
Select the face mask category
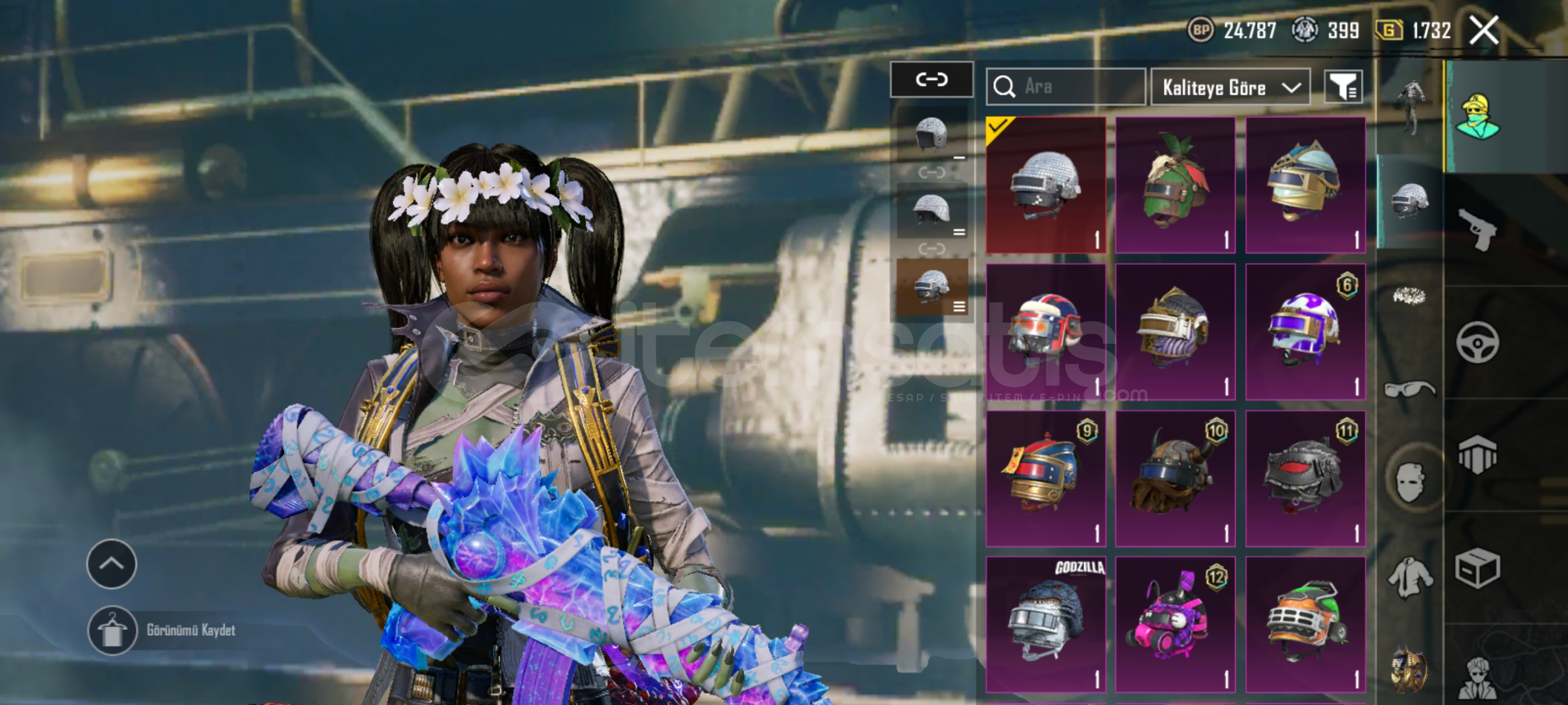click(1409, 482)
